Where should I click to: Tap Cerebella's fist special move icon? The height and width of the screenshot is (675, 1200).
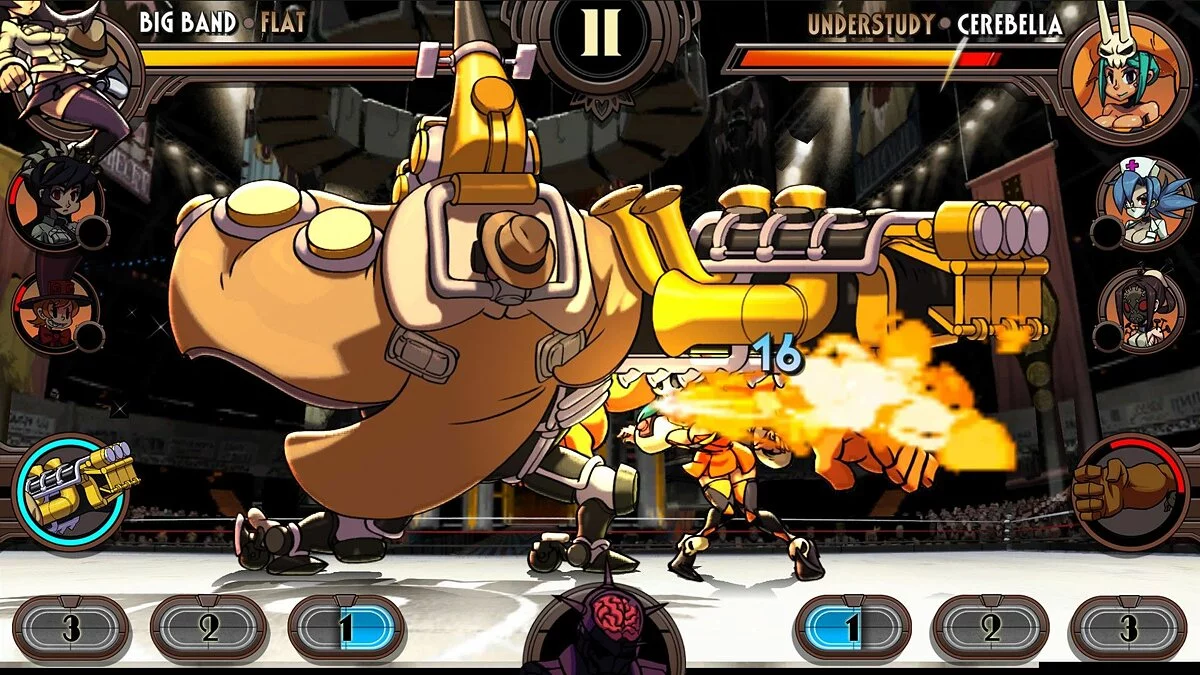pyautogui.click(x=1128, y=491)
